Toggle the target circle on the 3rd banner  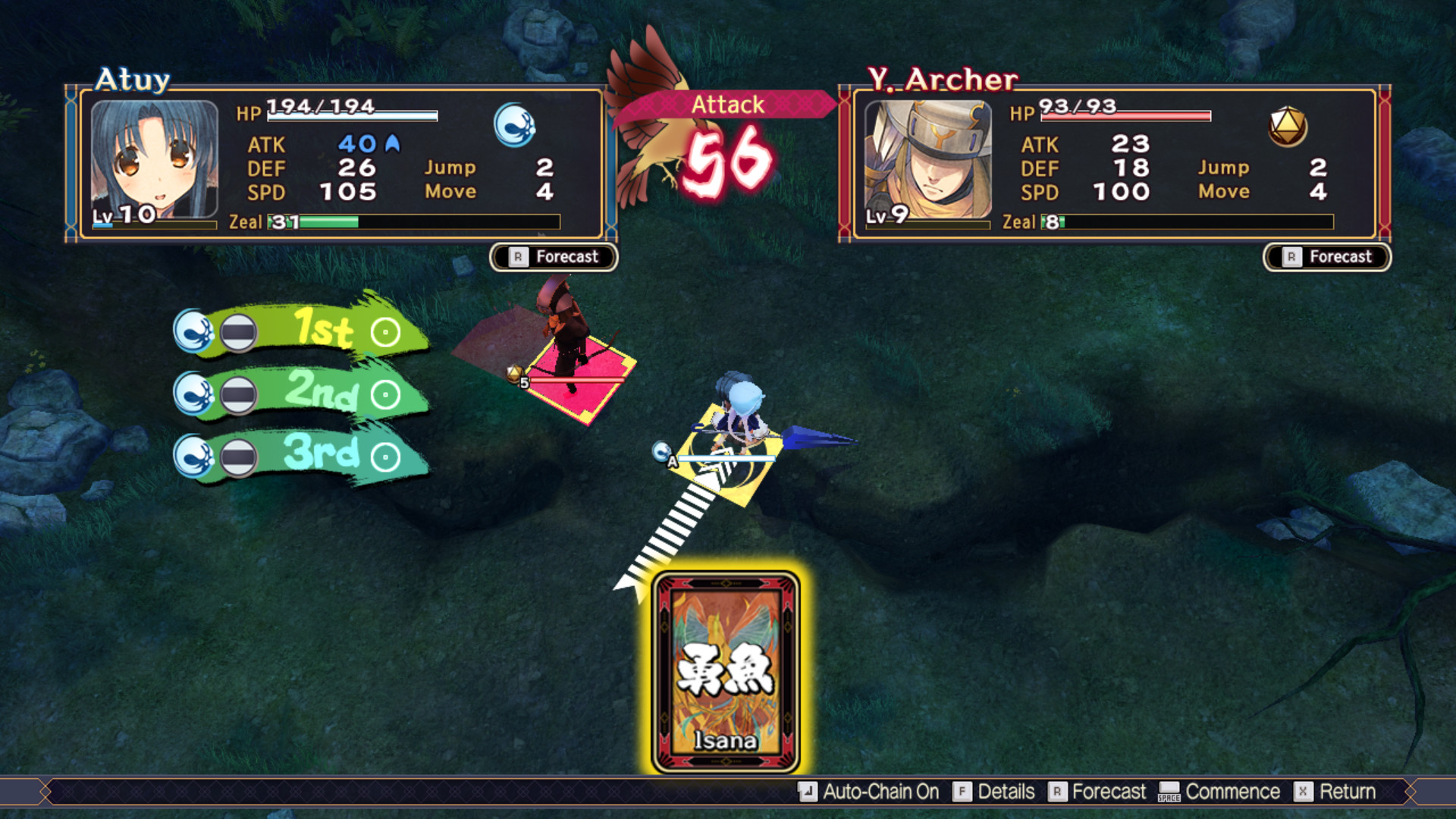pos(385,457)
